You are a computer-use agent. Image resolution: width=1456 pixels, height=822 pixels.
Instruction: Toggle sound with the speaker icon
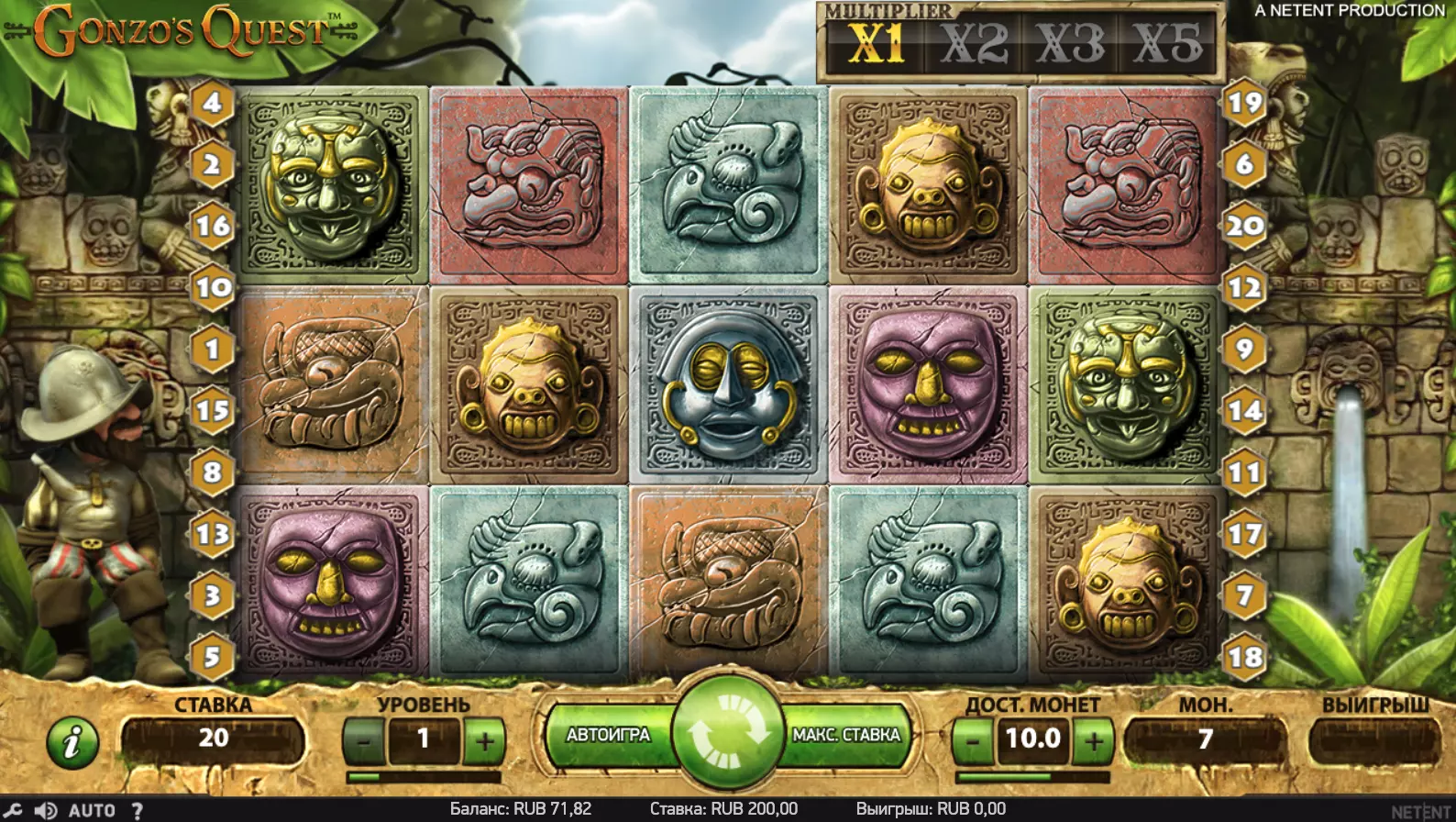[x=45, y=810]
